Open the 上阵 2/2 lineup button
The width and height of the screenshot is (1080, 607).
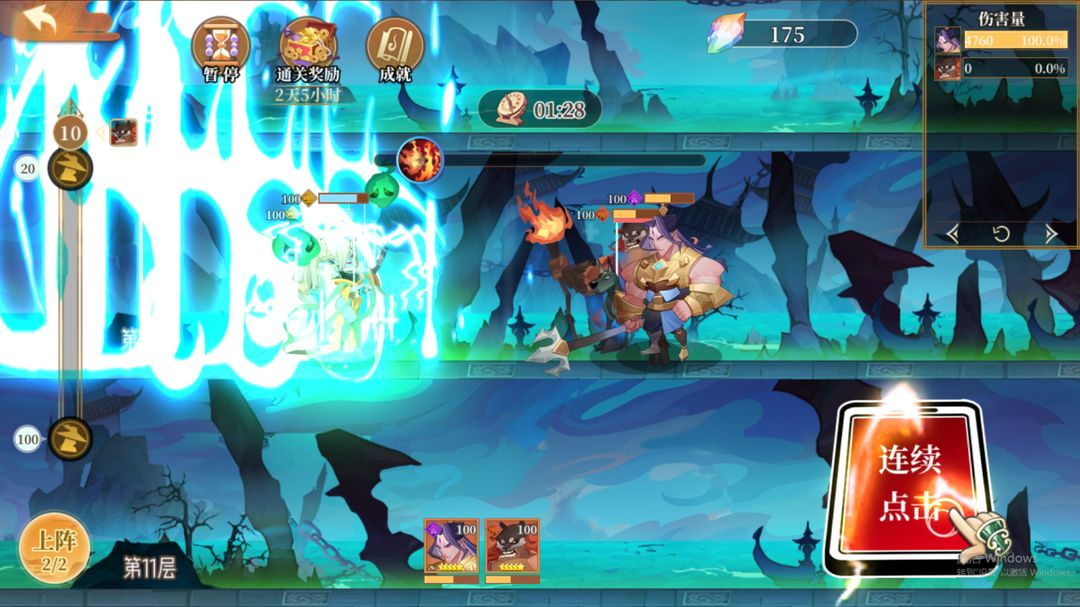click(54, 548)
